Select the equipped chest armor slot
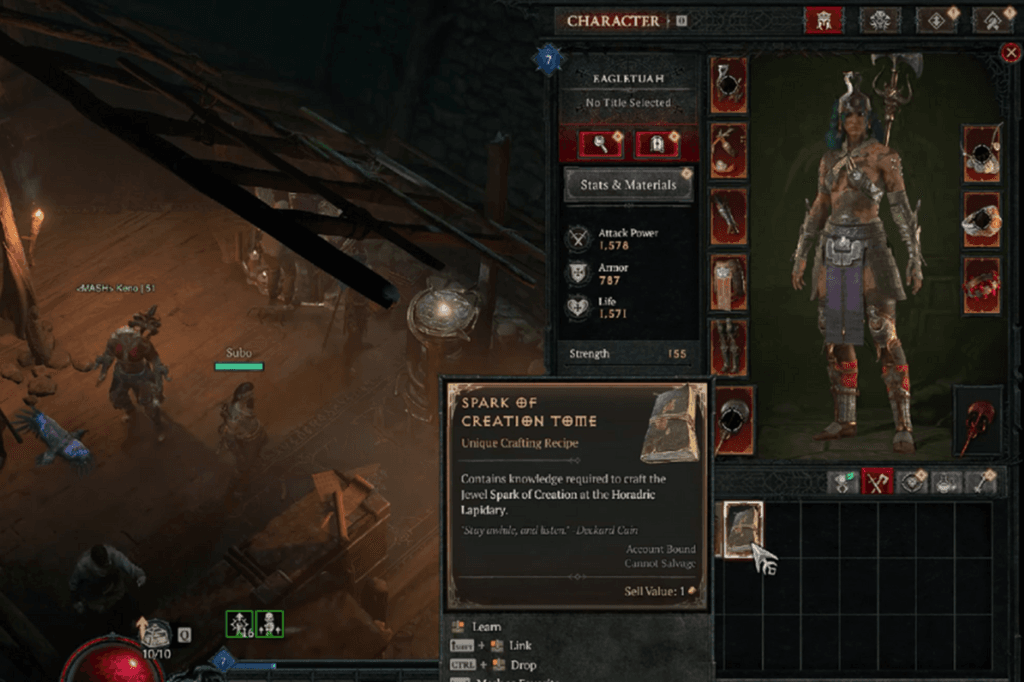Screen dimensions: 1024x682 [729, 149]
